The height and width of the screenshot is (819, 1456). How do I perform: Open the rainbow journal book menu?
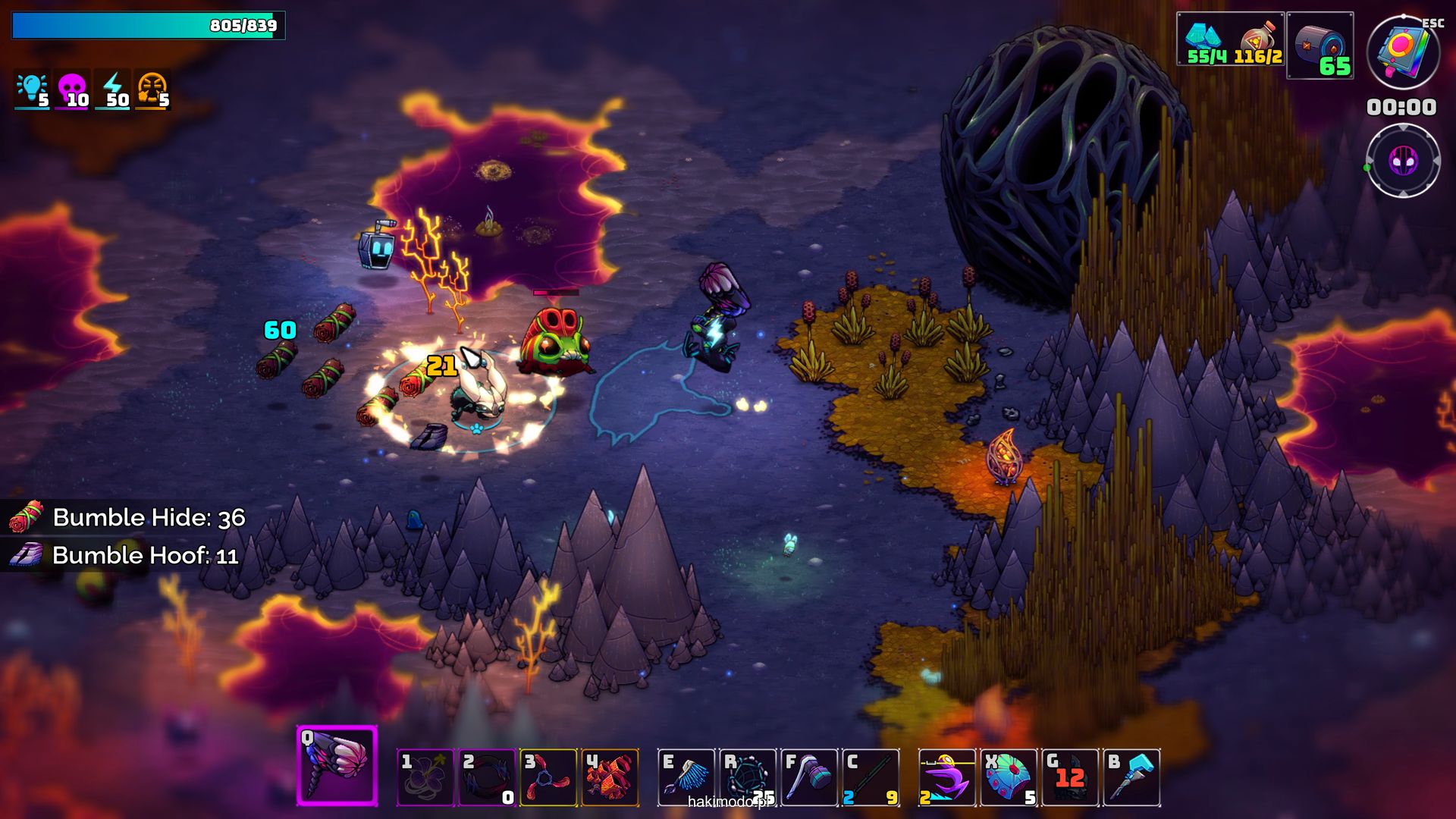point(1403,52)
